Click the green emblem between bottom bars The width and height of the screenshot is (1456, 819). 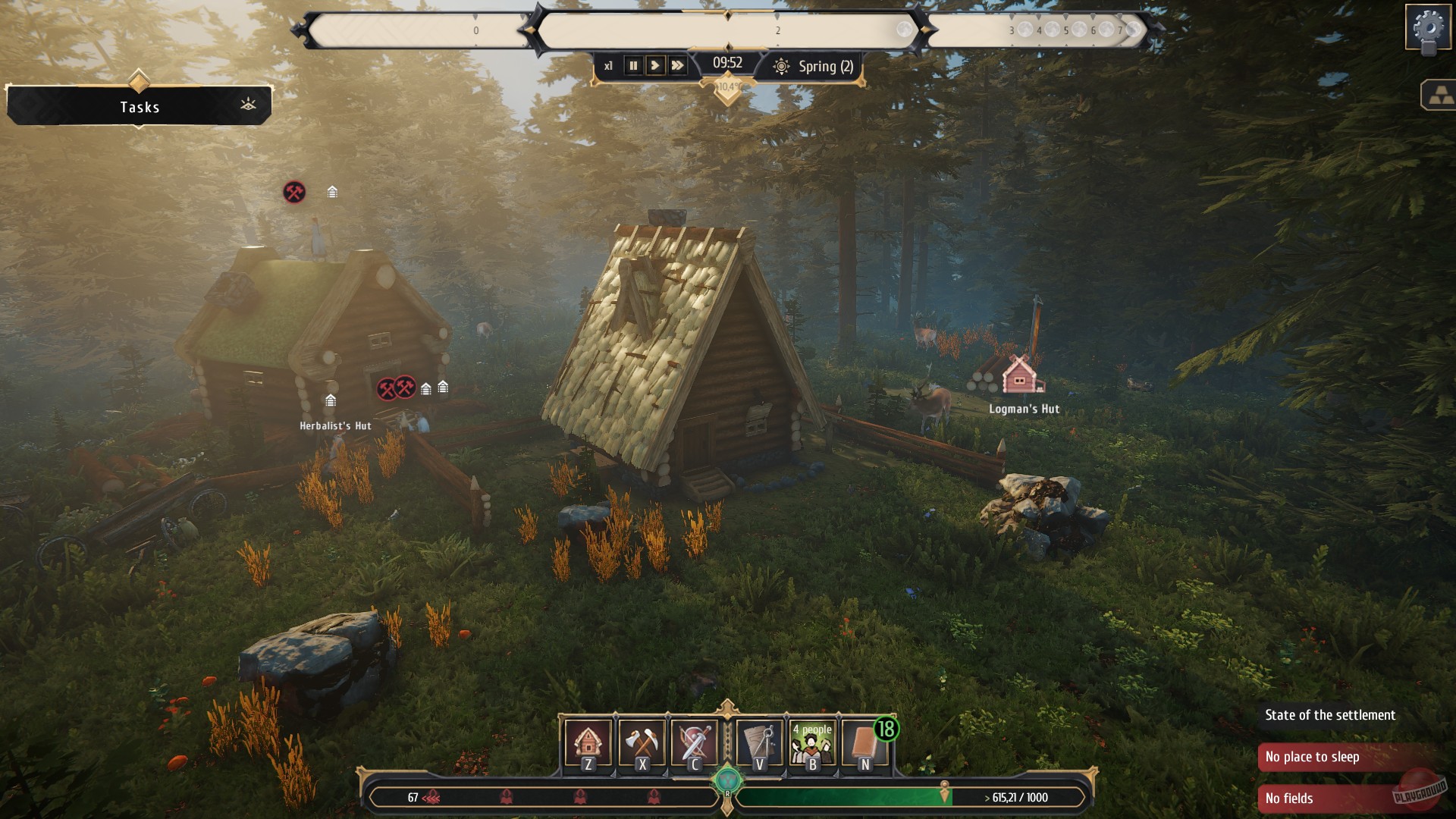tap(727, 779)
